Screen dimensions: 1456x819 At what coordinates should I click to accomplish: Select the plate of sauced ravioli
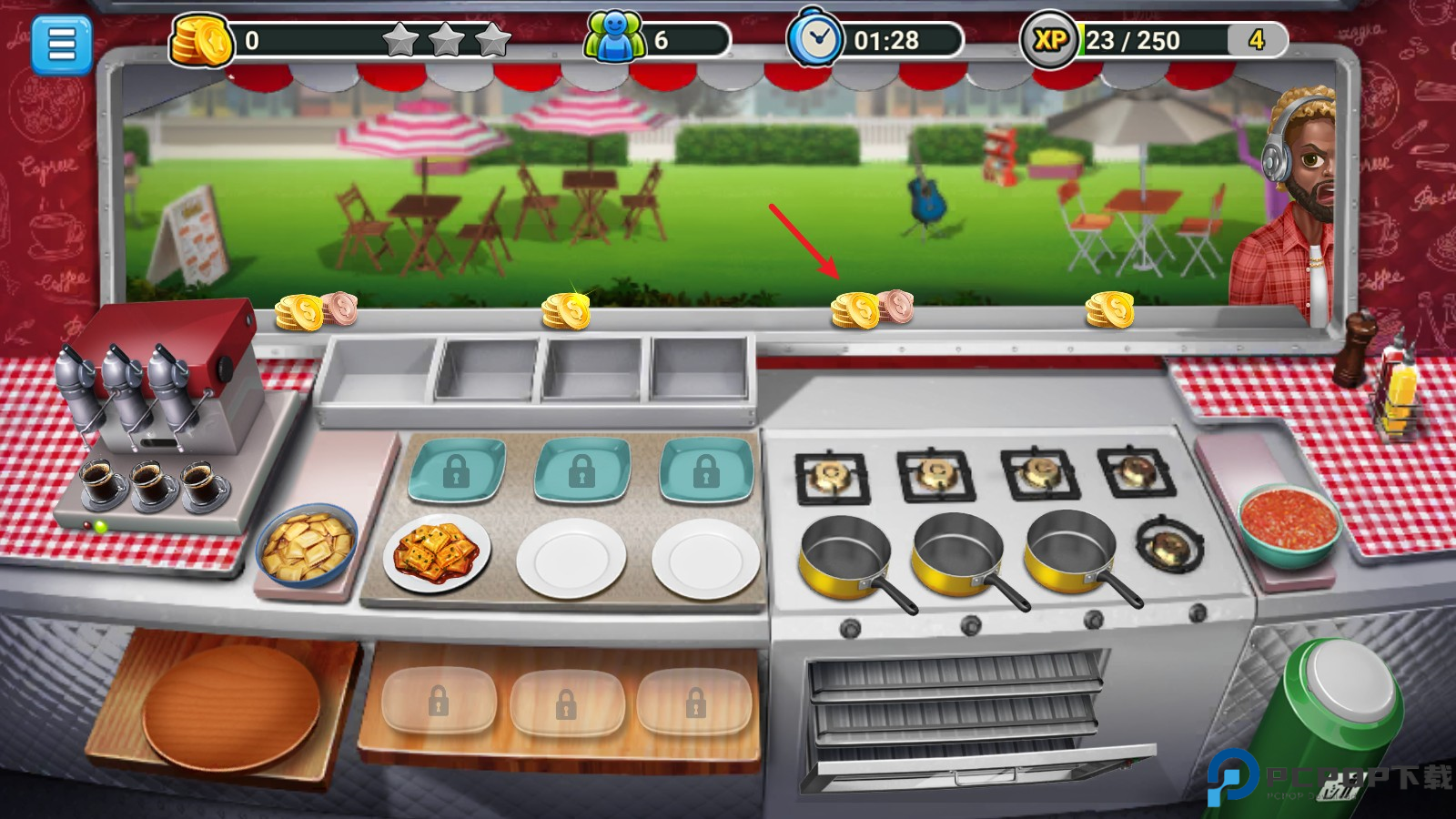click(x=437, y=553)
